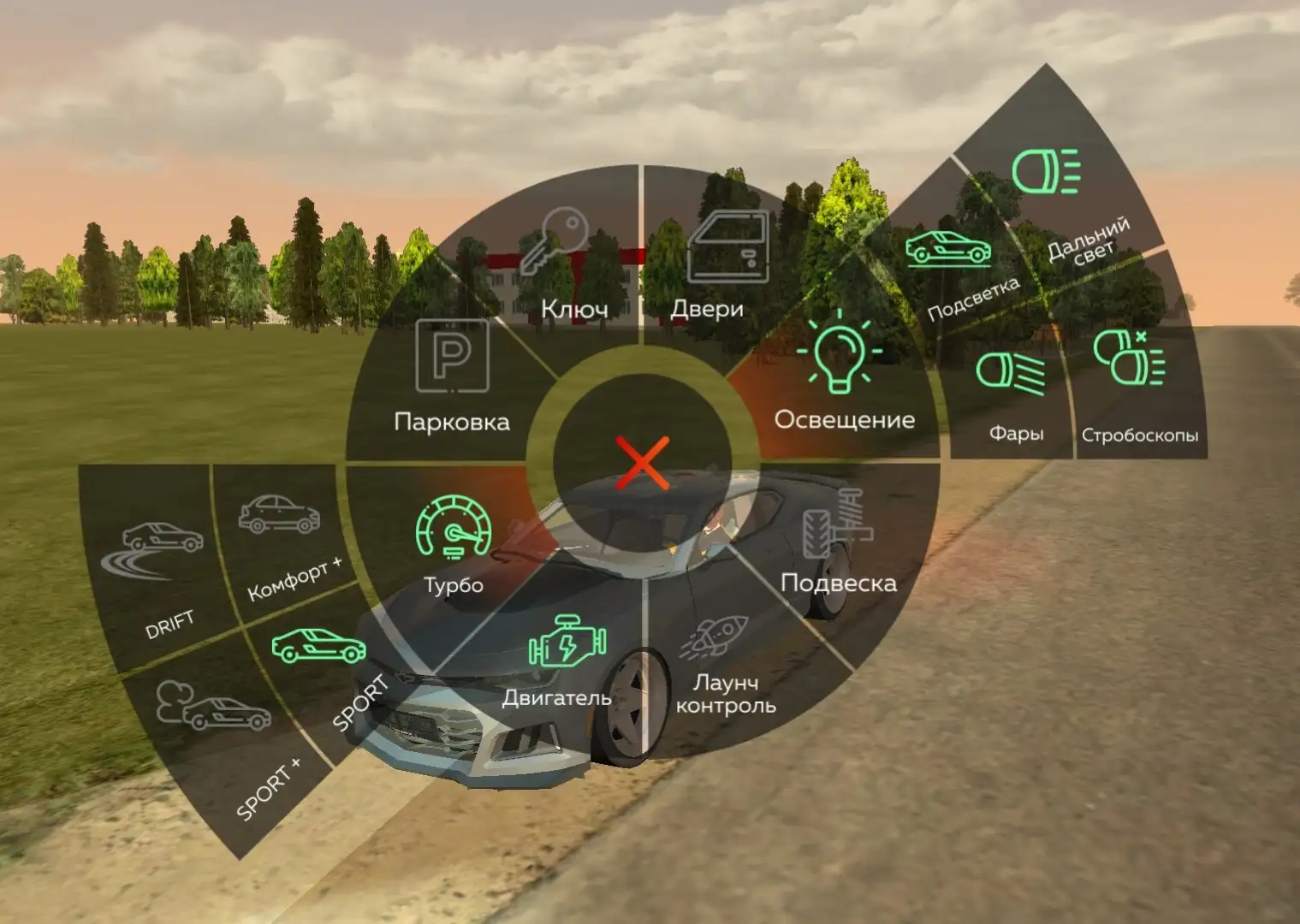Select the Ключ key segment
The width and height of the screenshot is (1300, 924).
[569, 265]
